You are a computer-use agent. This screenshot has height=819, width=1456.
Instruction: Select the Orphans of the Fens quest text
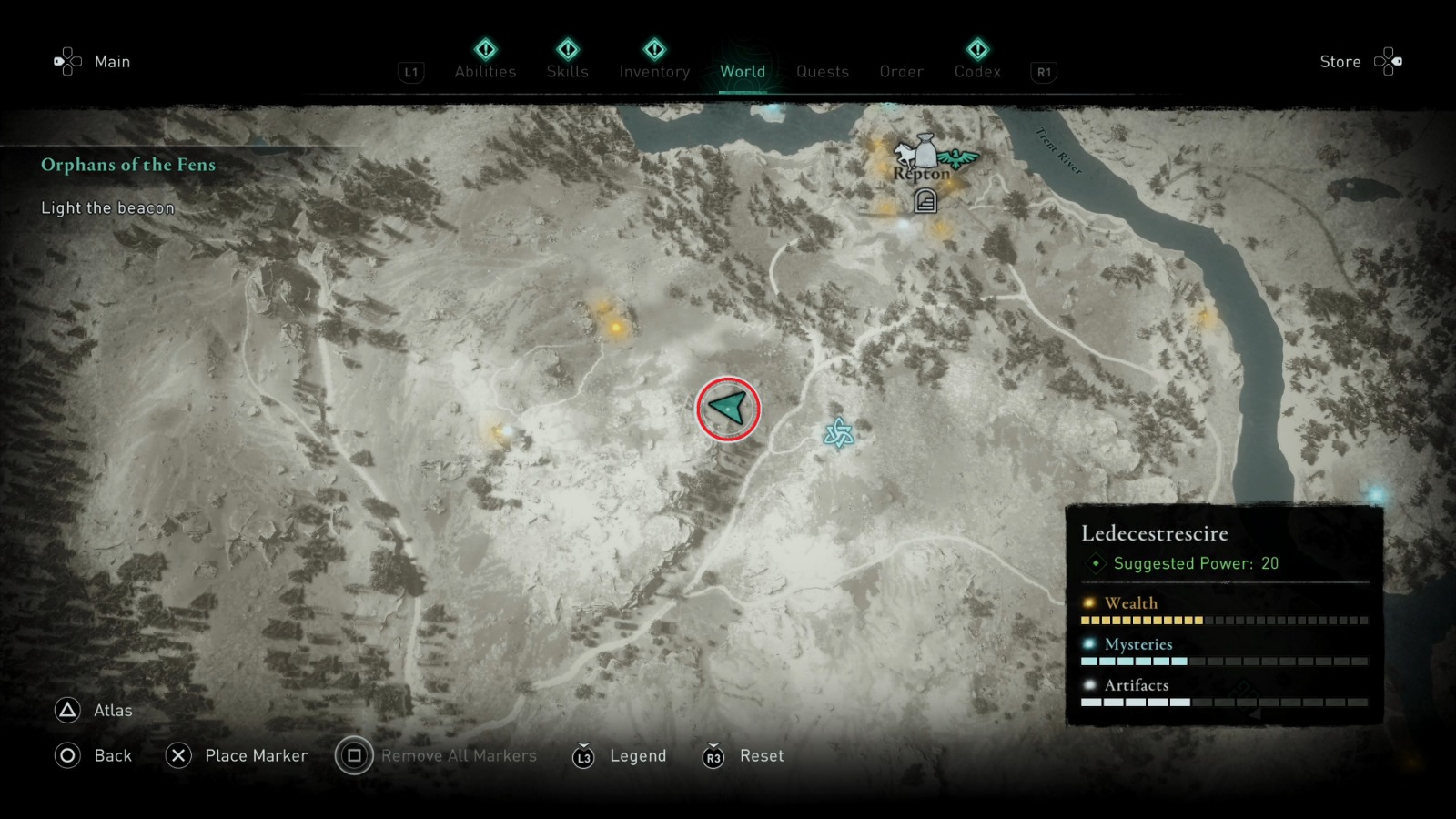point(127,165)
